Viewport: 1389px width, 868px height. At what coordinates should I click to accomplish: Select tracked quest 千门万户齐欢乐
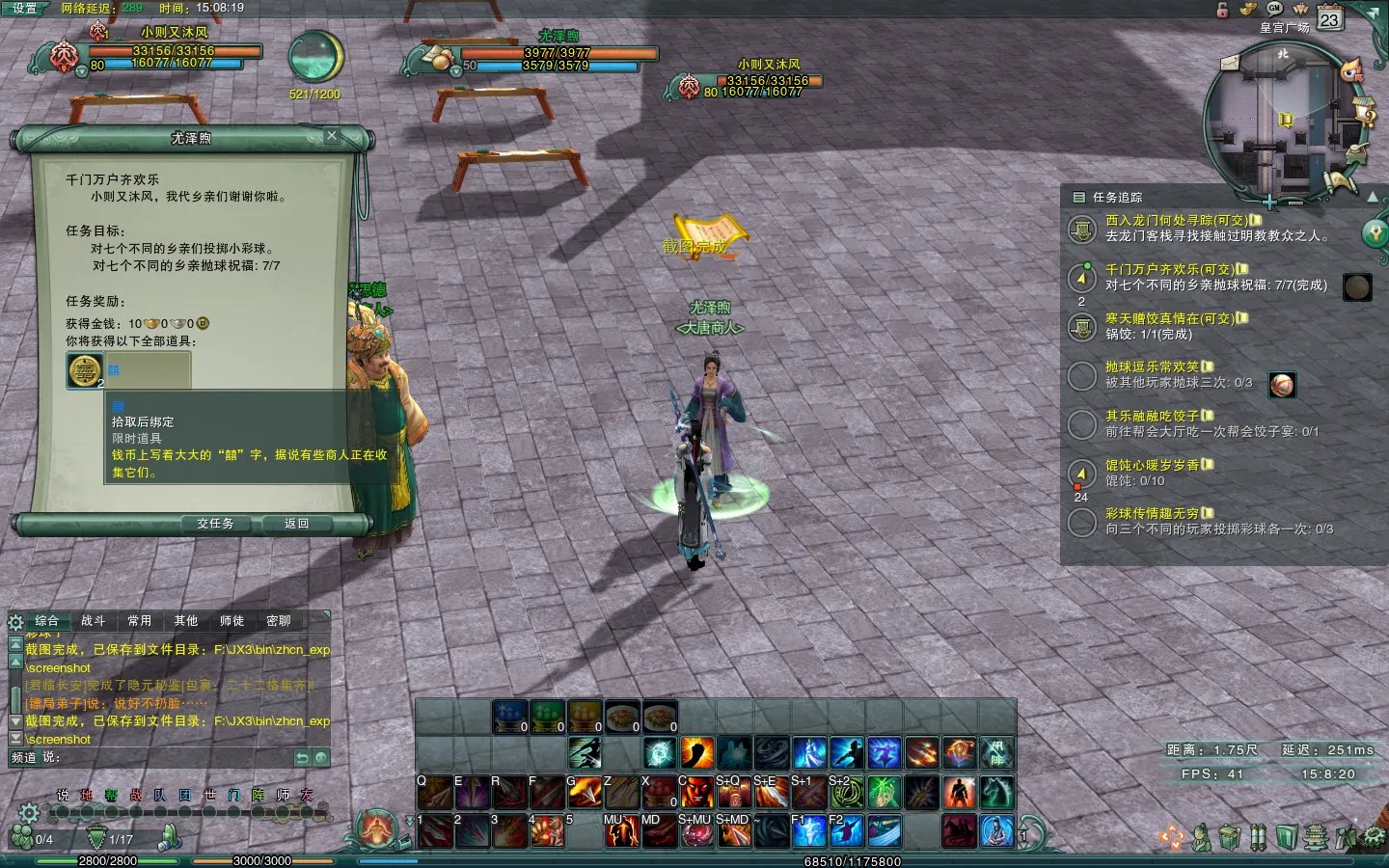click(1169, 270)
